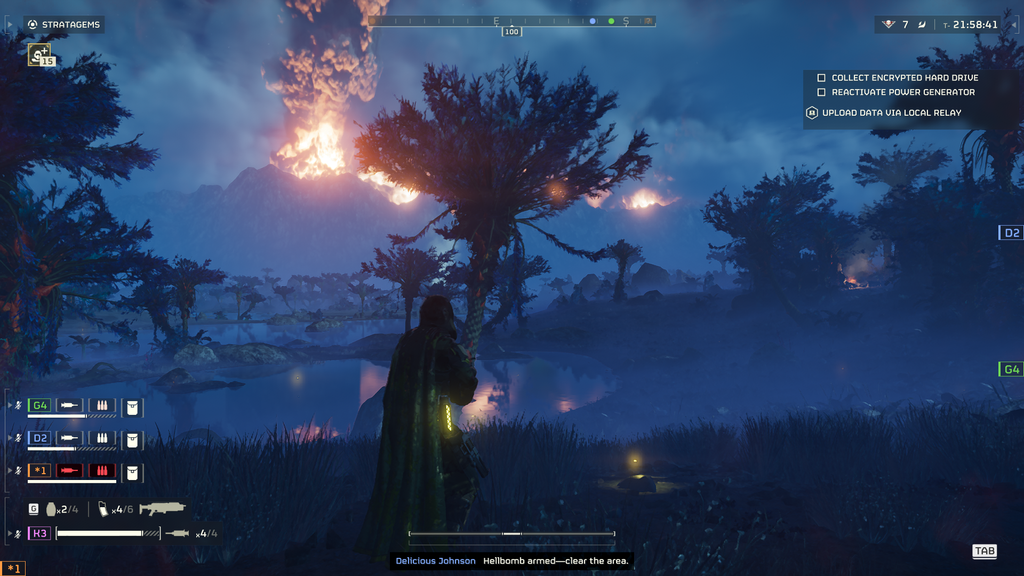Expand the arrow beside the mission timer
Screen dimensions: 1024x576
pyautogui.click(x=1015, y=24)
